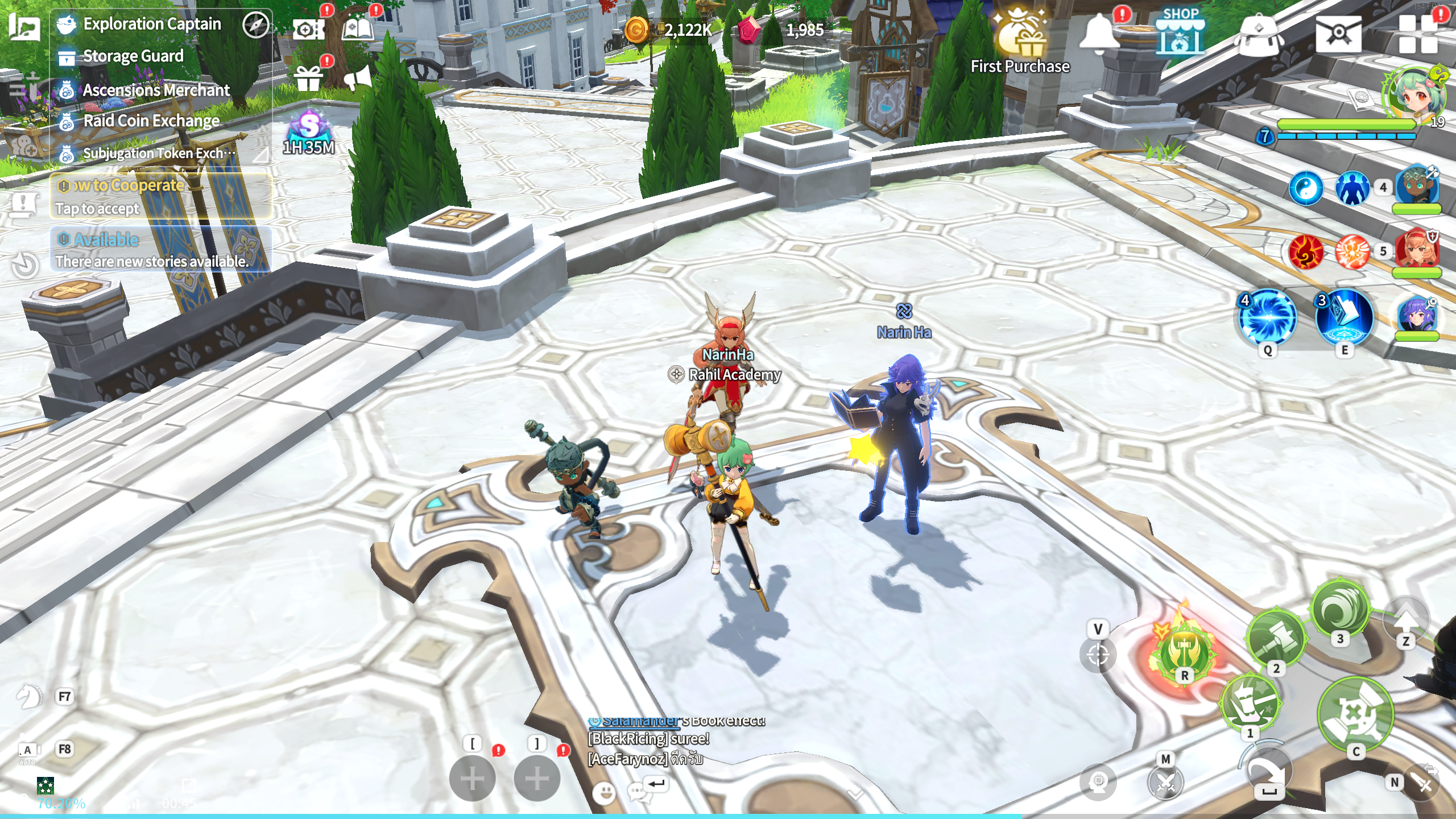The height and width of the screenshot is (819, 1456).
Task: Open the megaphone announcements
Action: click(x=358, y=77)
